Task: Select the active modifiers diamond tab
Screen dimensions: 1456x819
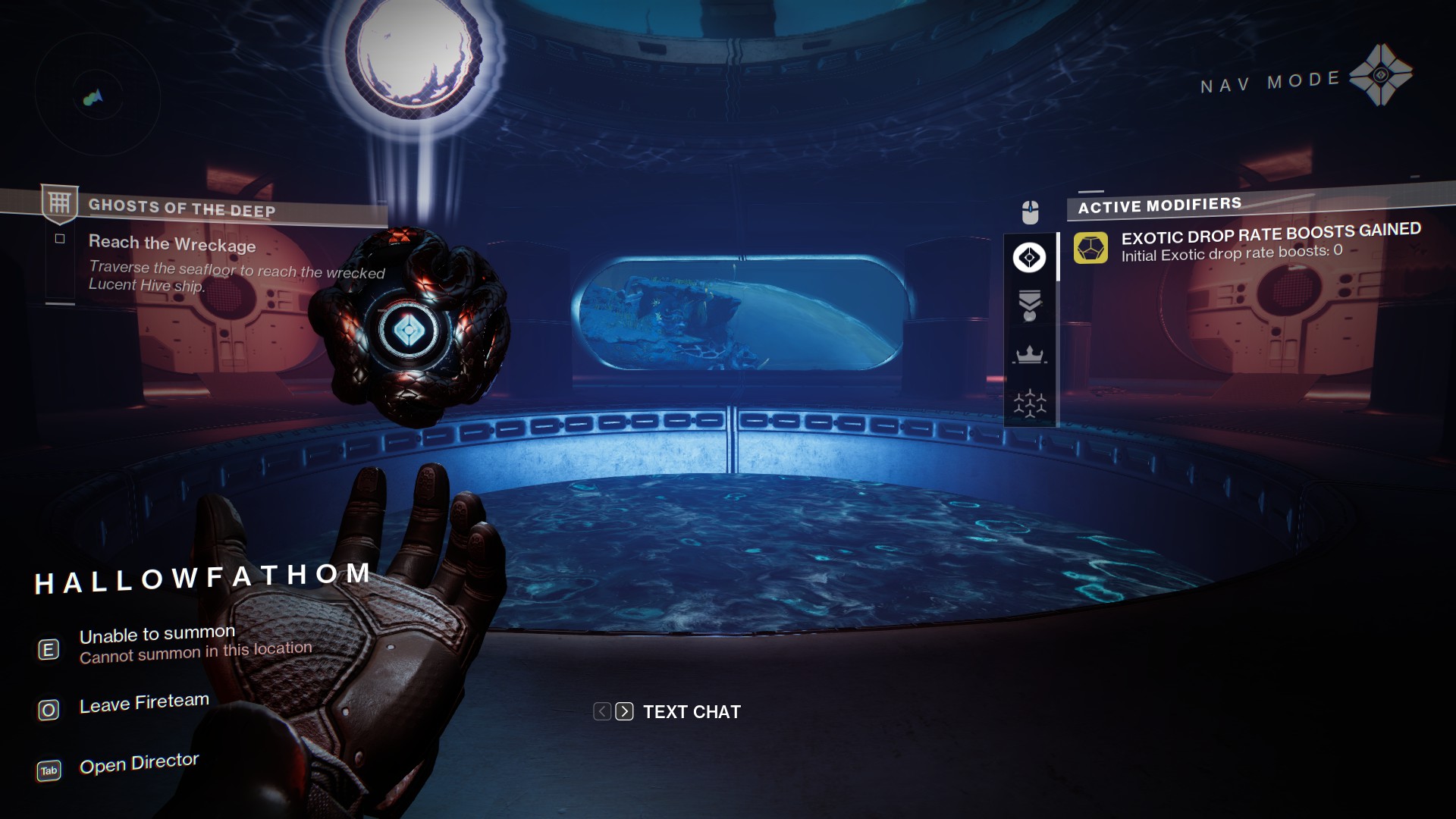Action: tap(1029, 258)
